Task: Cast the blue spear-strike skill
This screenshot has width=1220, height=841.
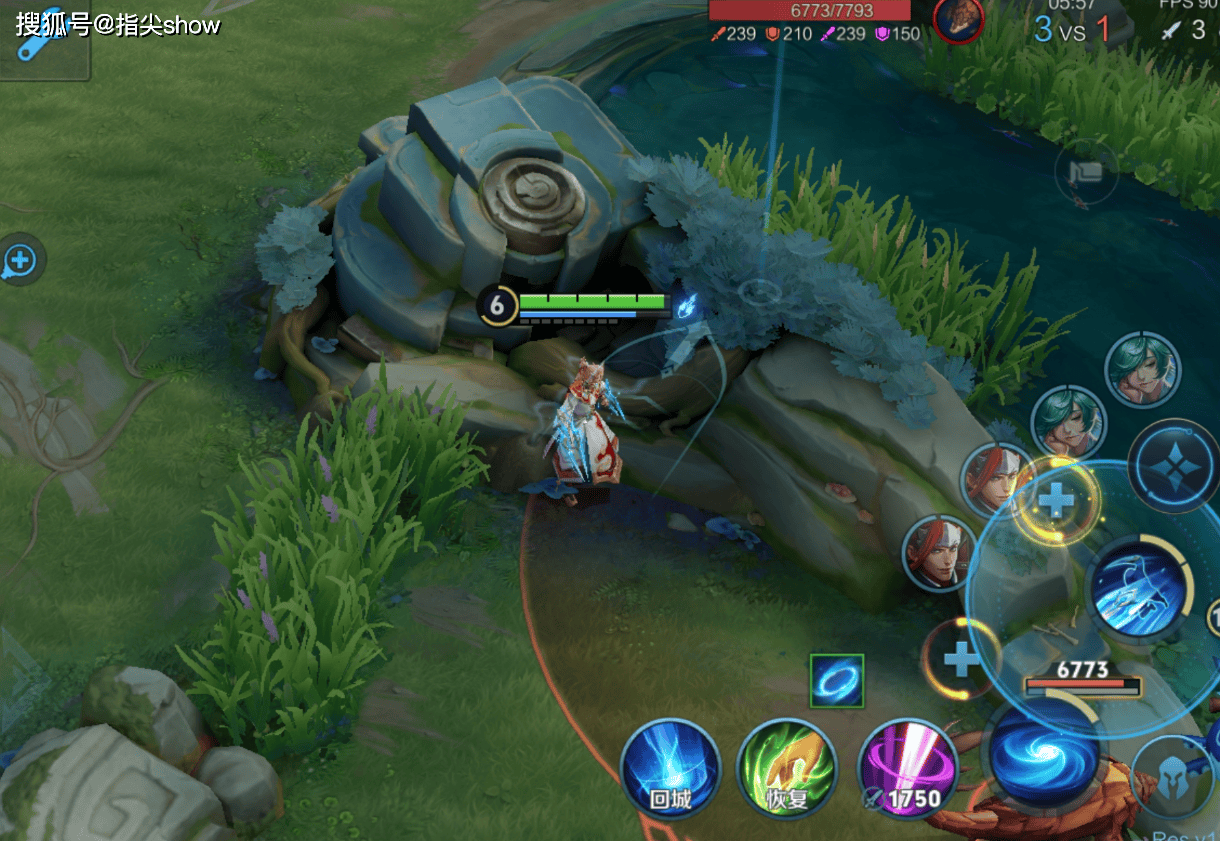Action: point(1140,589)
